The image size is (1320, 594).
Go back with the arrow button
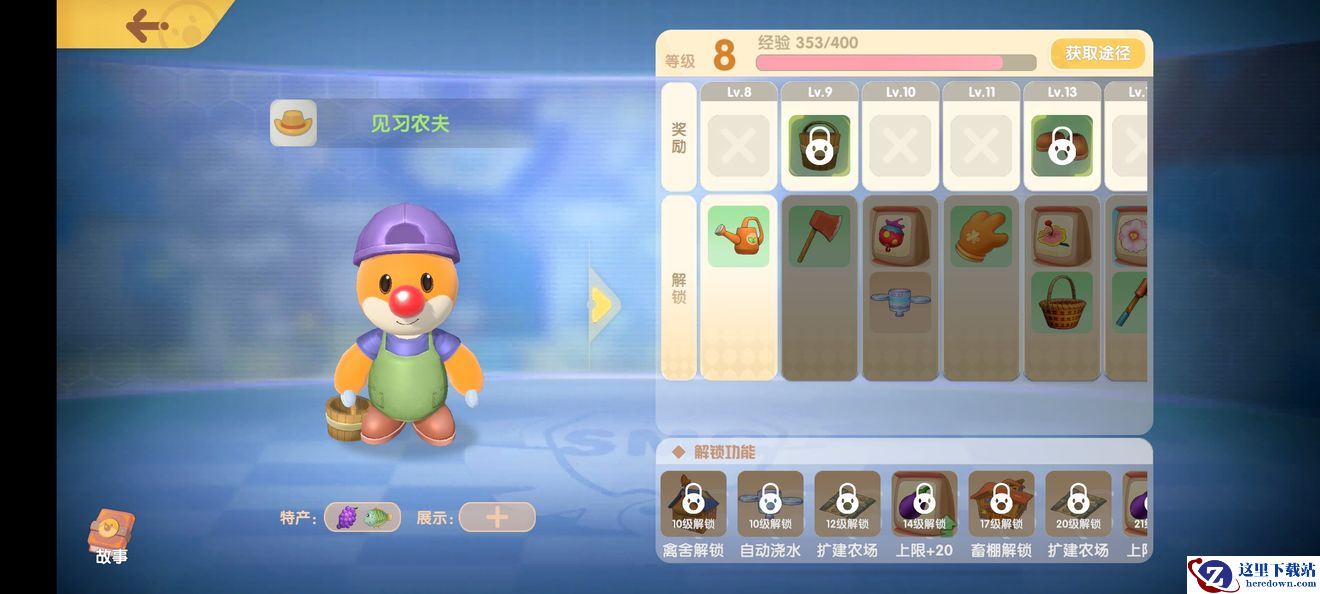coord(147,24)
